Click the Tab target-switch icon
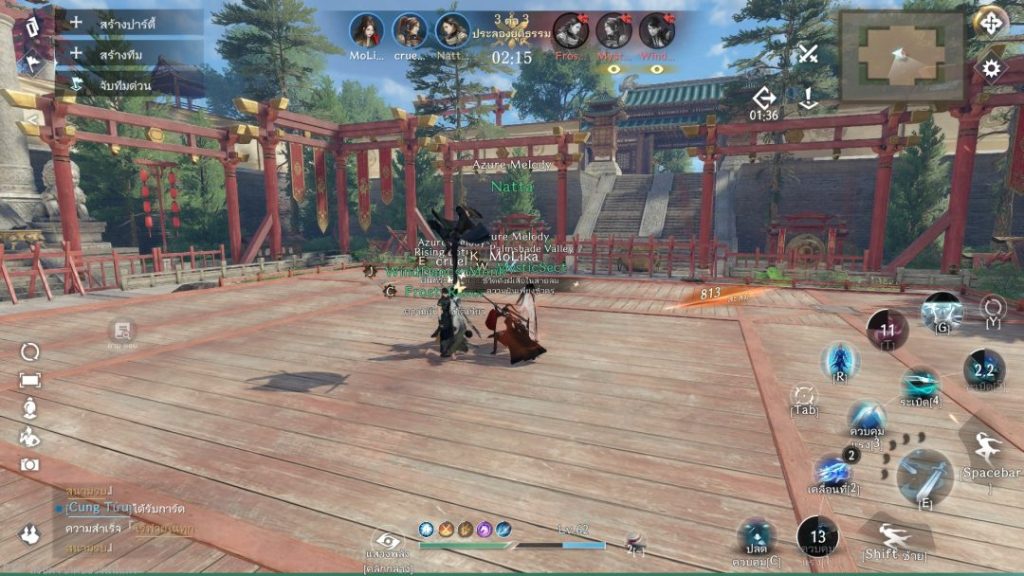Screen dimensions: 1024x576 [803, 397]
